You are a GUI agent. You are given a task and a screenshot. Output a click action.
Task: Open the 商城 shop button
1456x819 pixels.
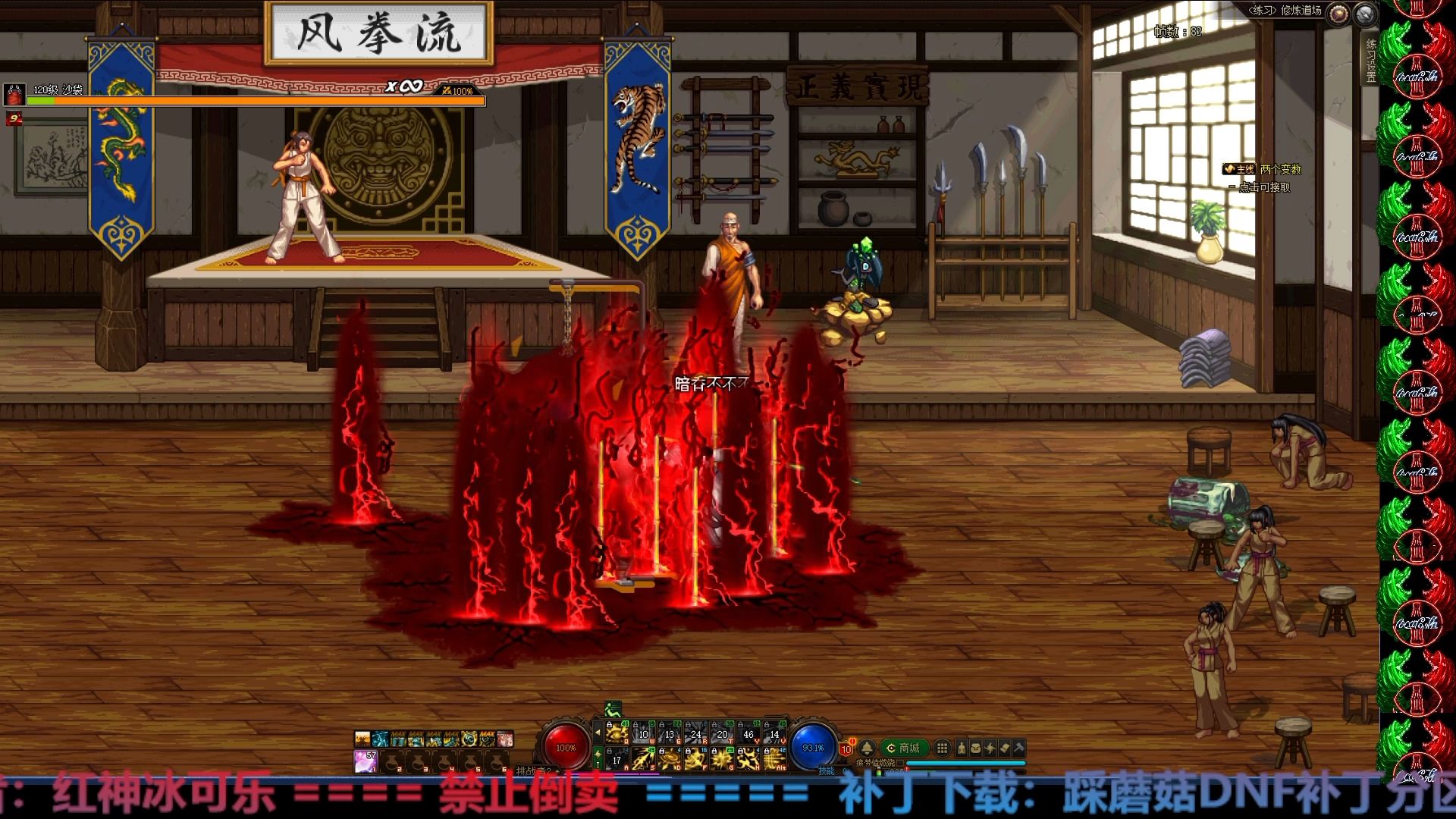903,748
